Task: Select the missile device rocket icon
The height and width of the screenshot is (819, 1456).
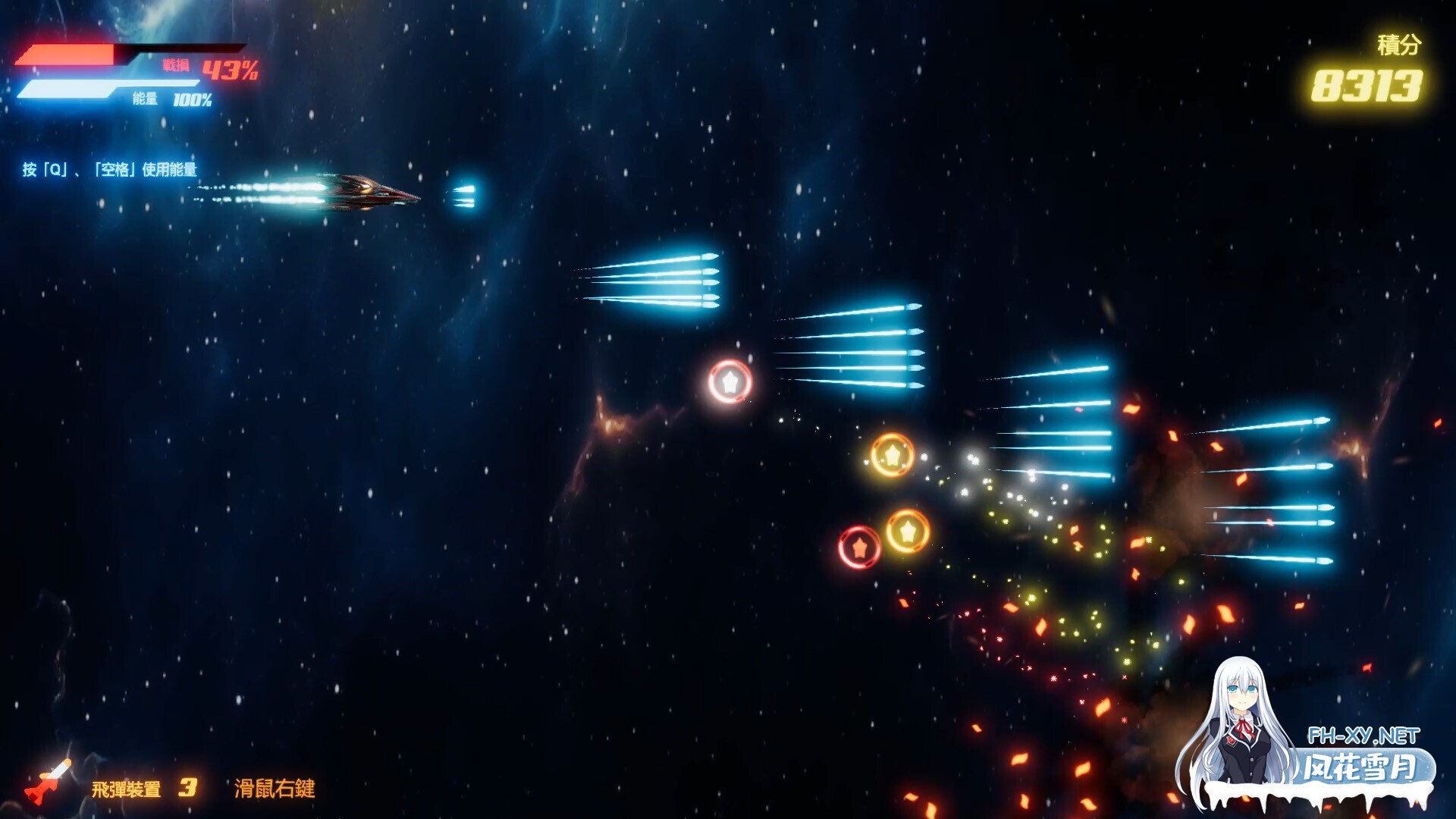Action: [49, 781]
